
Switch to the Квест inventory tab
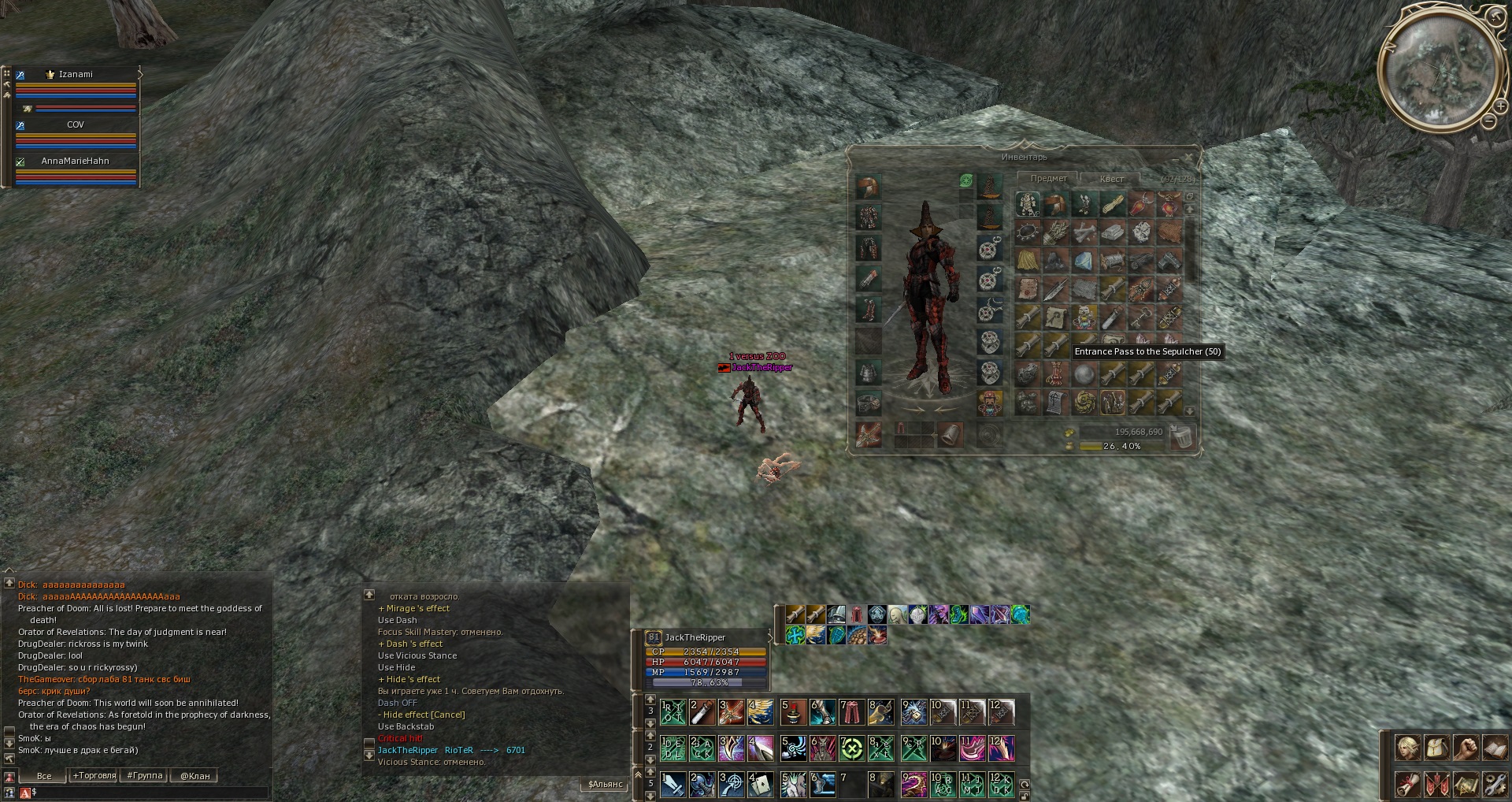[x=1111, y=179]
